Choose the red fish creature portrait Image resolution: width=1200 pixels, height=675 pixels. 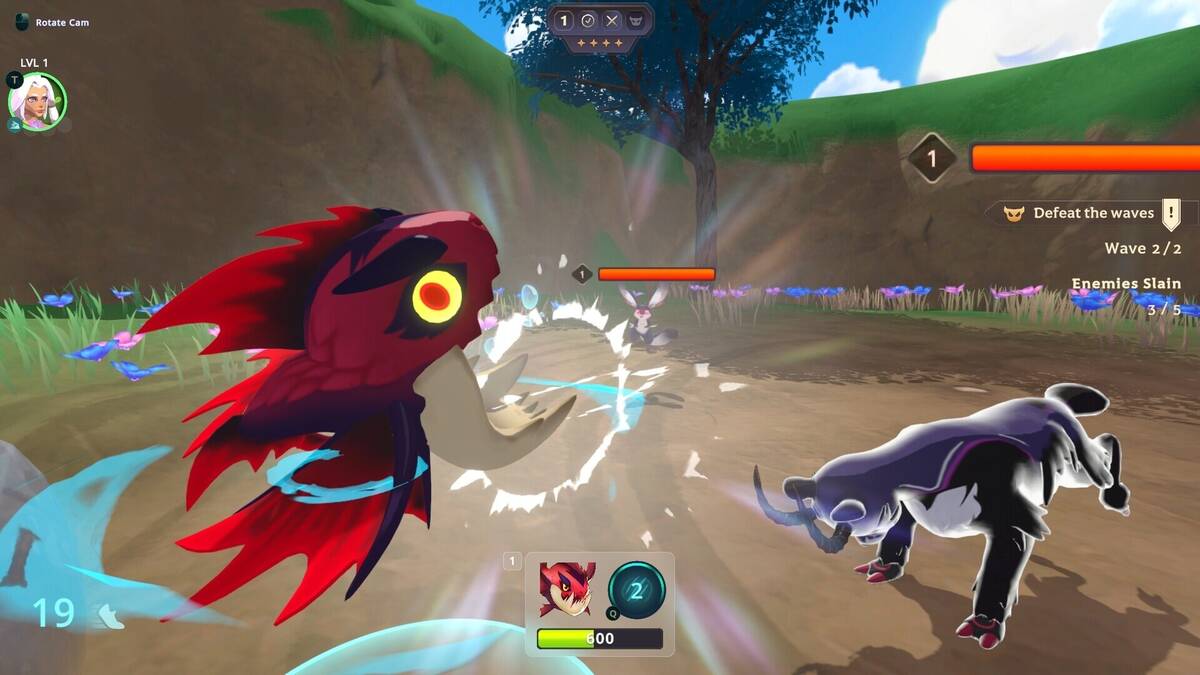(x=566, y=589)
